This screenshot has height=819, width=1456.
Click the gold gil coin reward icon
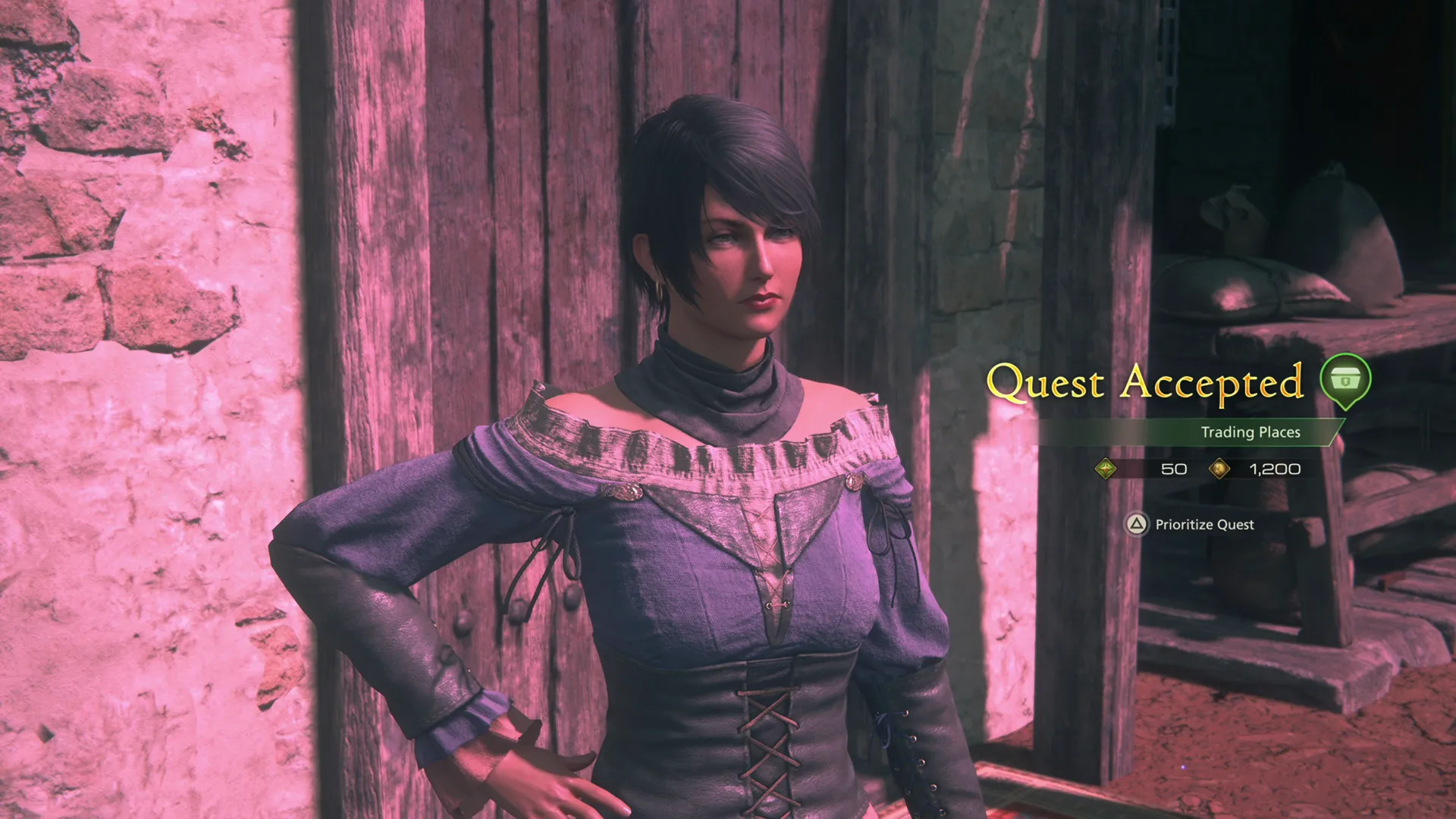pyautogui.click(x=1219, y=469)
